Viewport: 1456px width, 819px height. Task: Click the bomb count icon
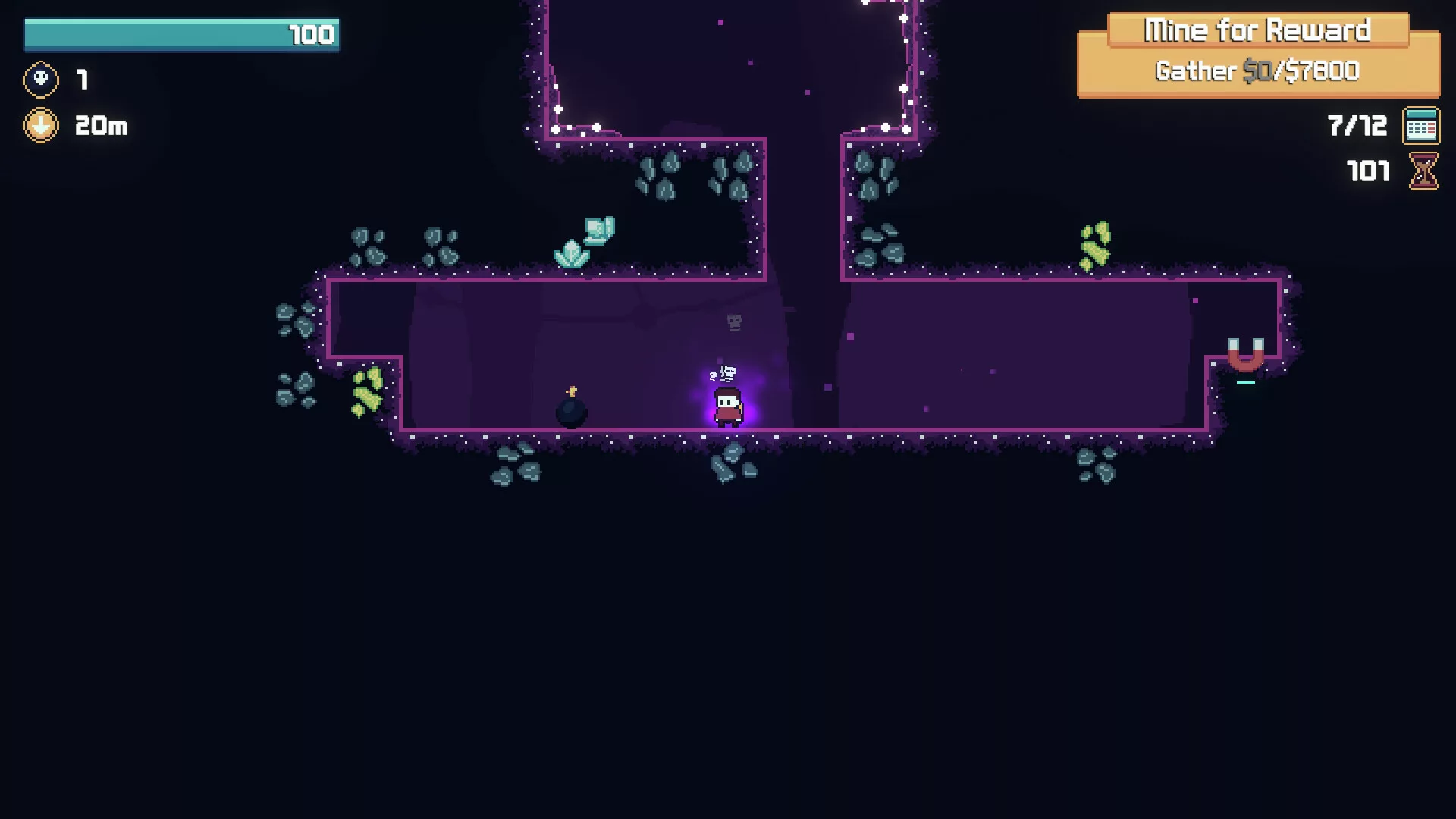(x=41, y=80)
